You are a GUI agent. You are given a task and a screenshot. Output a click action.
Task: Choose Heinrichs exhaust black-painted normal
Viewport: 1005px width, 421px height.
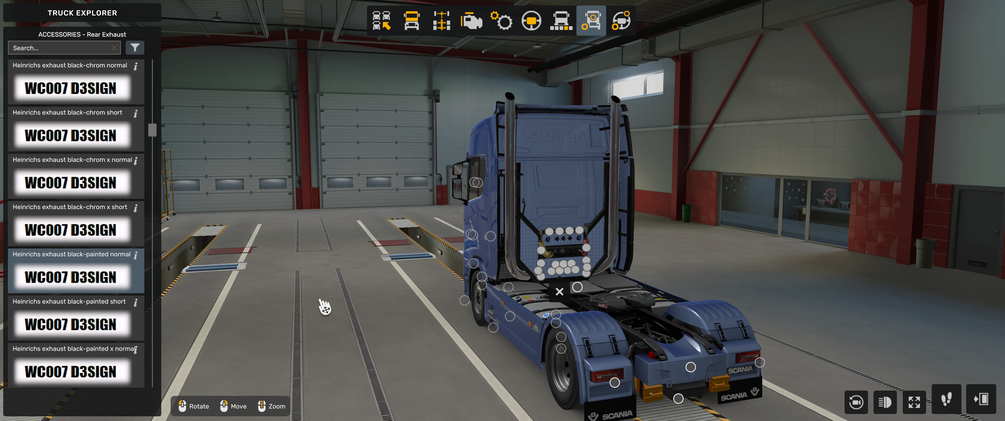coord(70,277)
